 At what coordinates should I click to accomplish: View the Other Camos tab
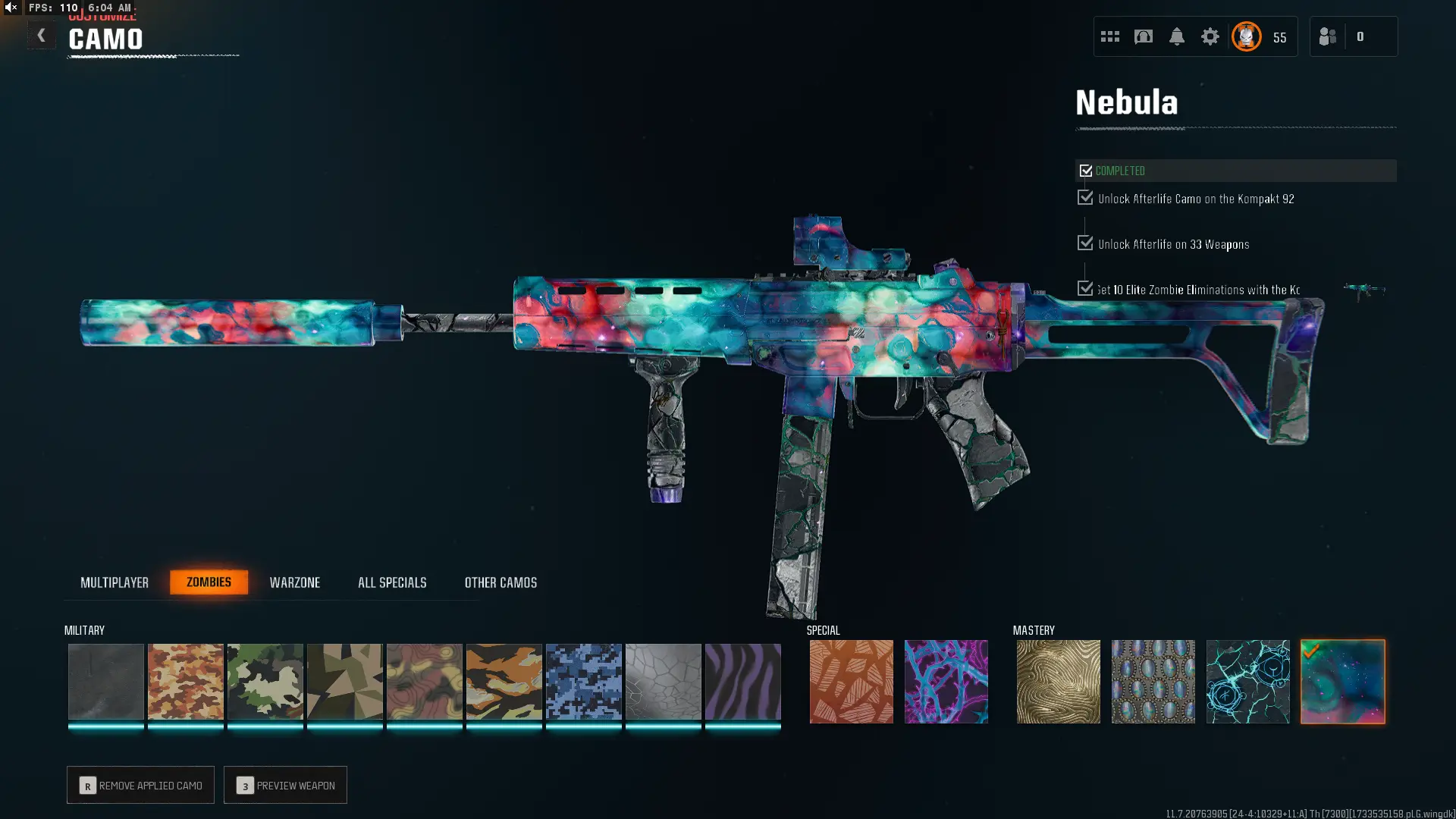point(500,582)
